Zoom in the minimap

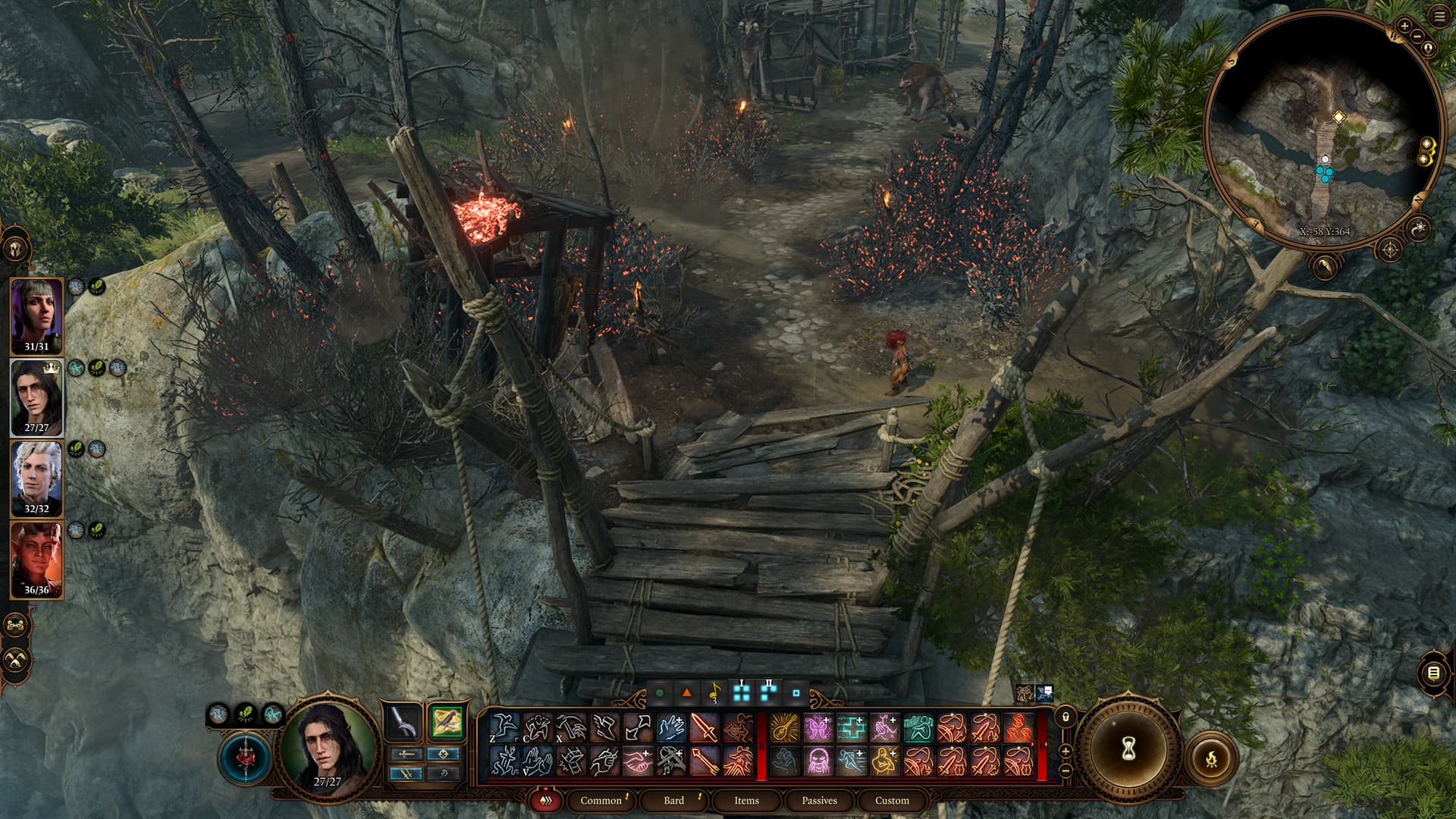click(1404, 26)
